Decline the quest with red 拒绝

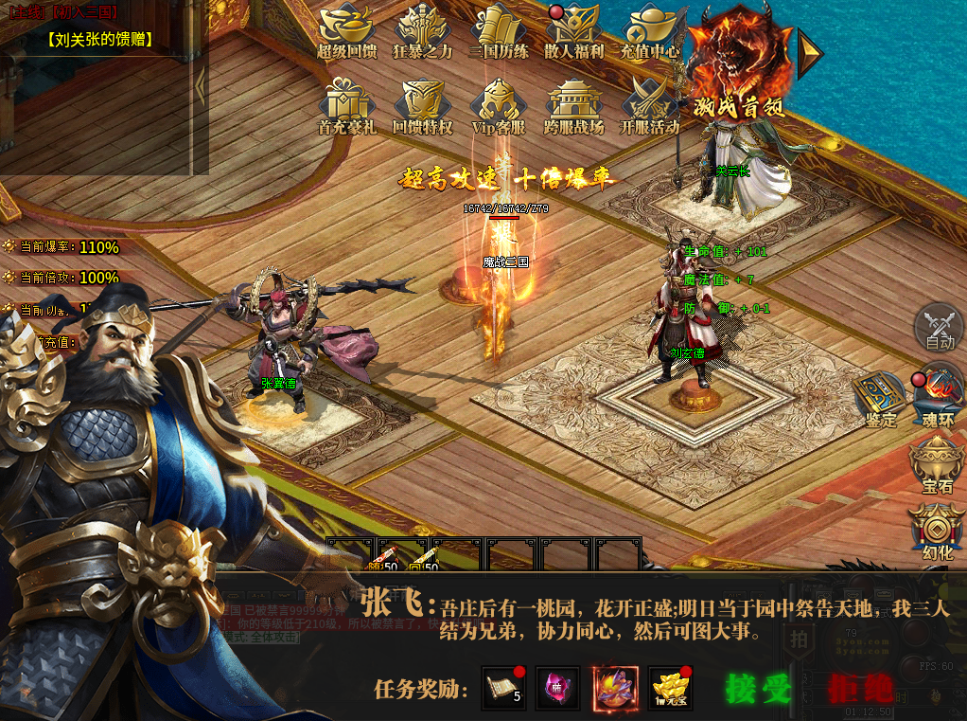coord(859,689)
